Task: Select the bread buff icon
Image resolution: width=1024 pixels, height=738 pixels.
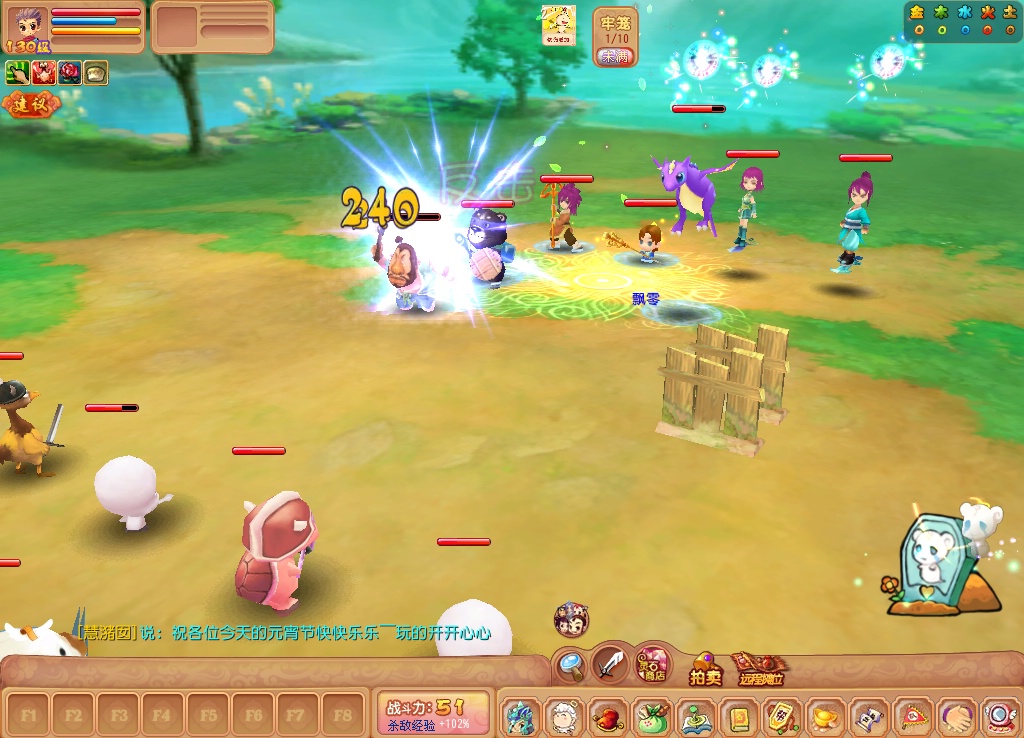Action: tap(95, 72)
